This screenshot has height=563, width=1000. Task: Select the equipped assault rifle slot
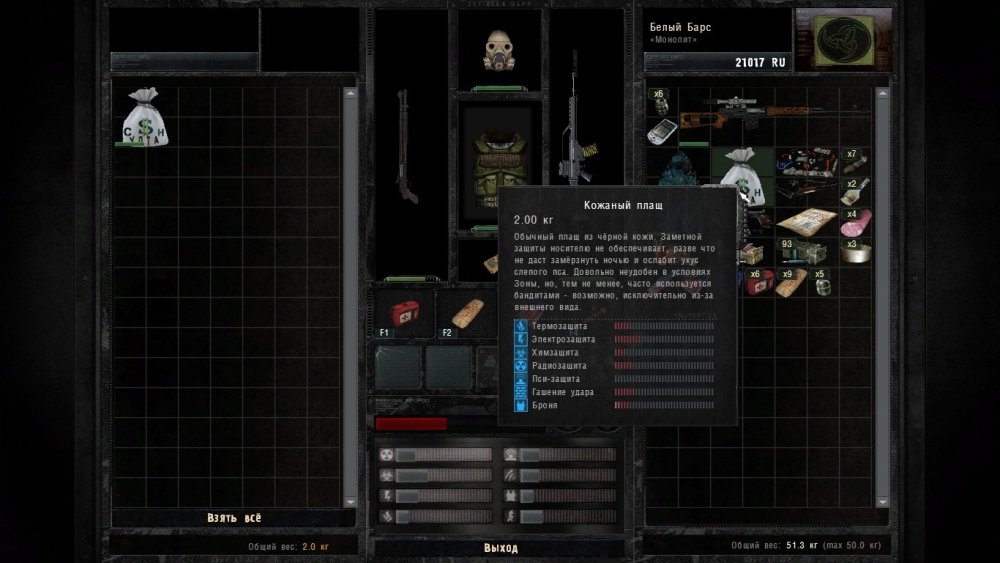pyautogui.click(x=573, y=125)
